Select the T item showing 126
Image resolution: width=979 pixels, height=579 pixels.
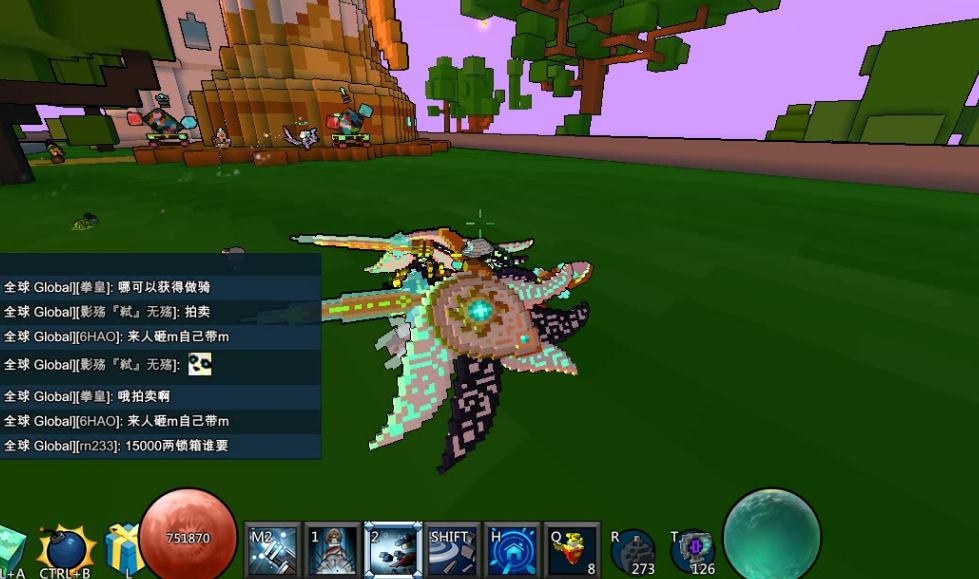(x=692, y=552)
